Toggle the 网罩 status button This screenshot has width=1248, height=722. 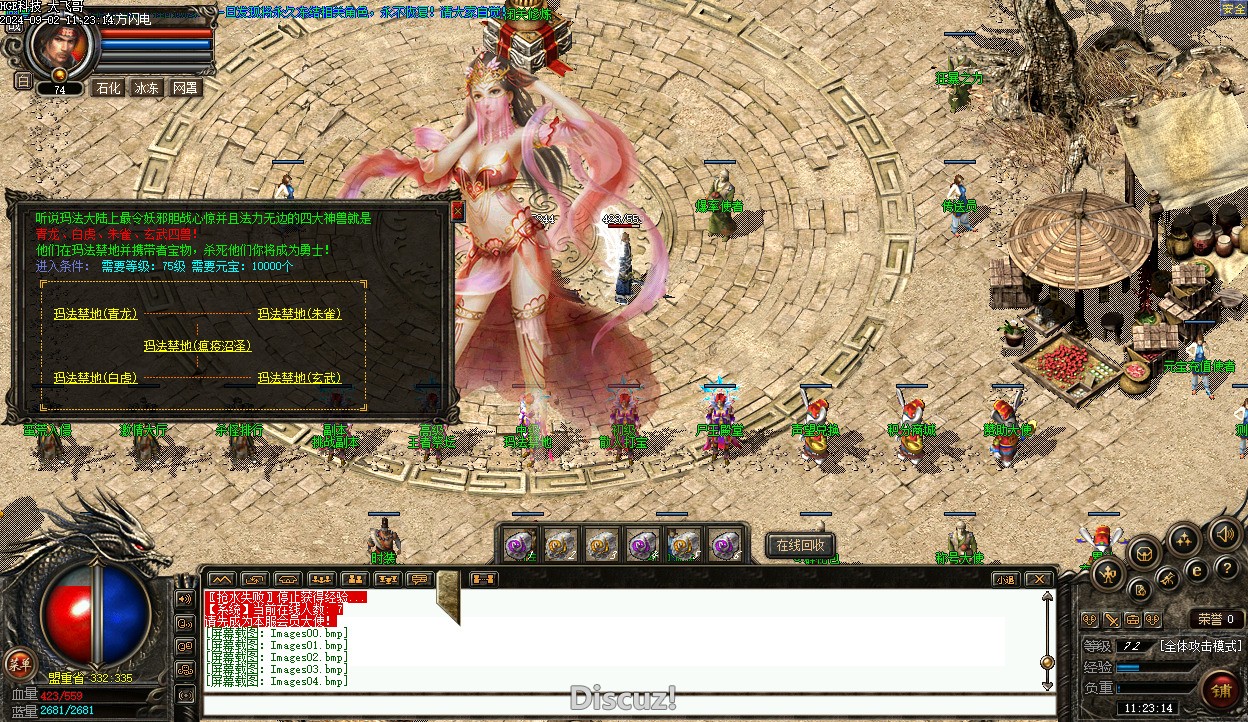click(185, 88)
